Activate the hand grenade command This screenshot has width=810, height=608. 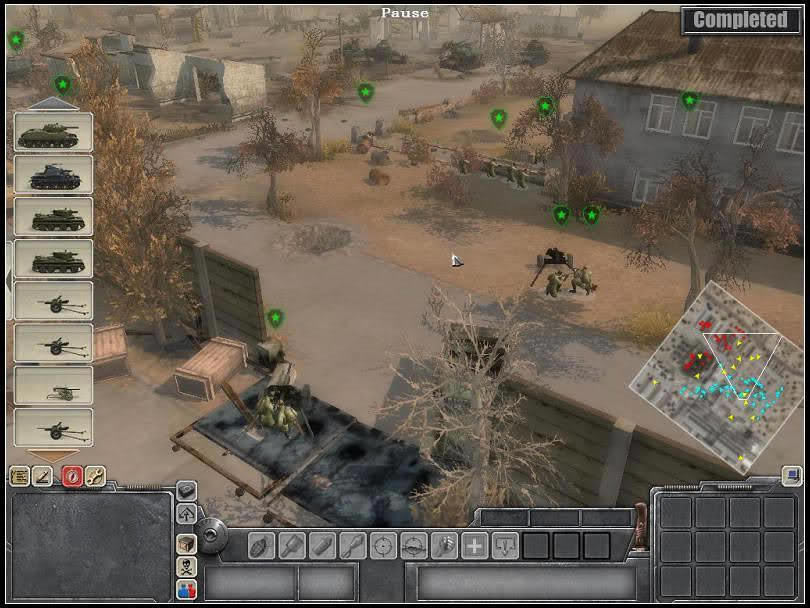coord(261,546)
